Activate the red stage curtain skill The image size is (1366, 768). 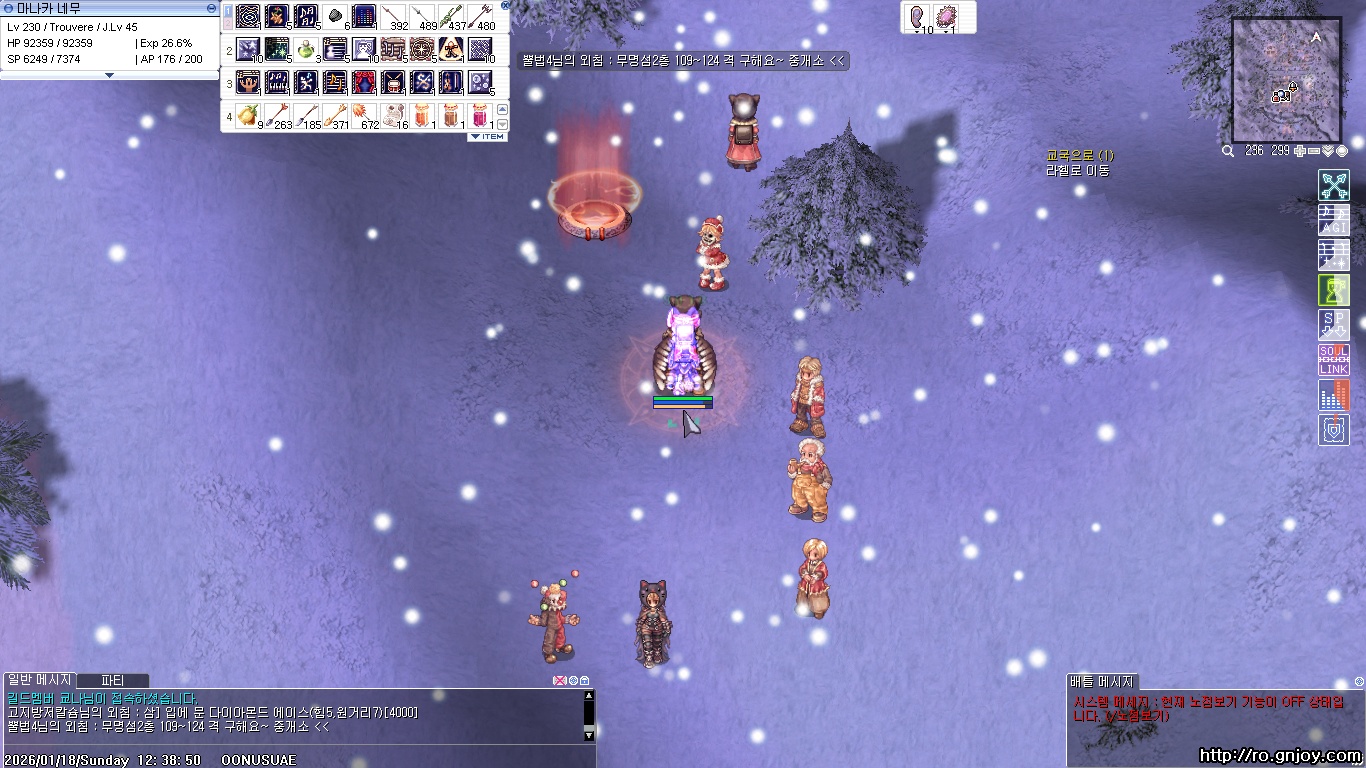click(x=364, y=82)
